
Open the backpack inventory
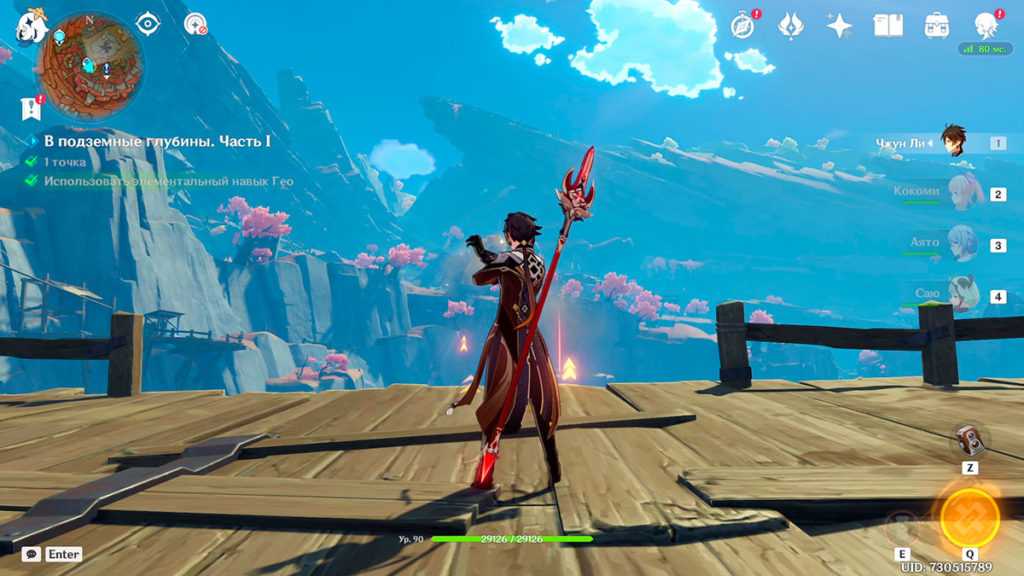click(x=937, y=25)
